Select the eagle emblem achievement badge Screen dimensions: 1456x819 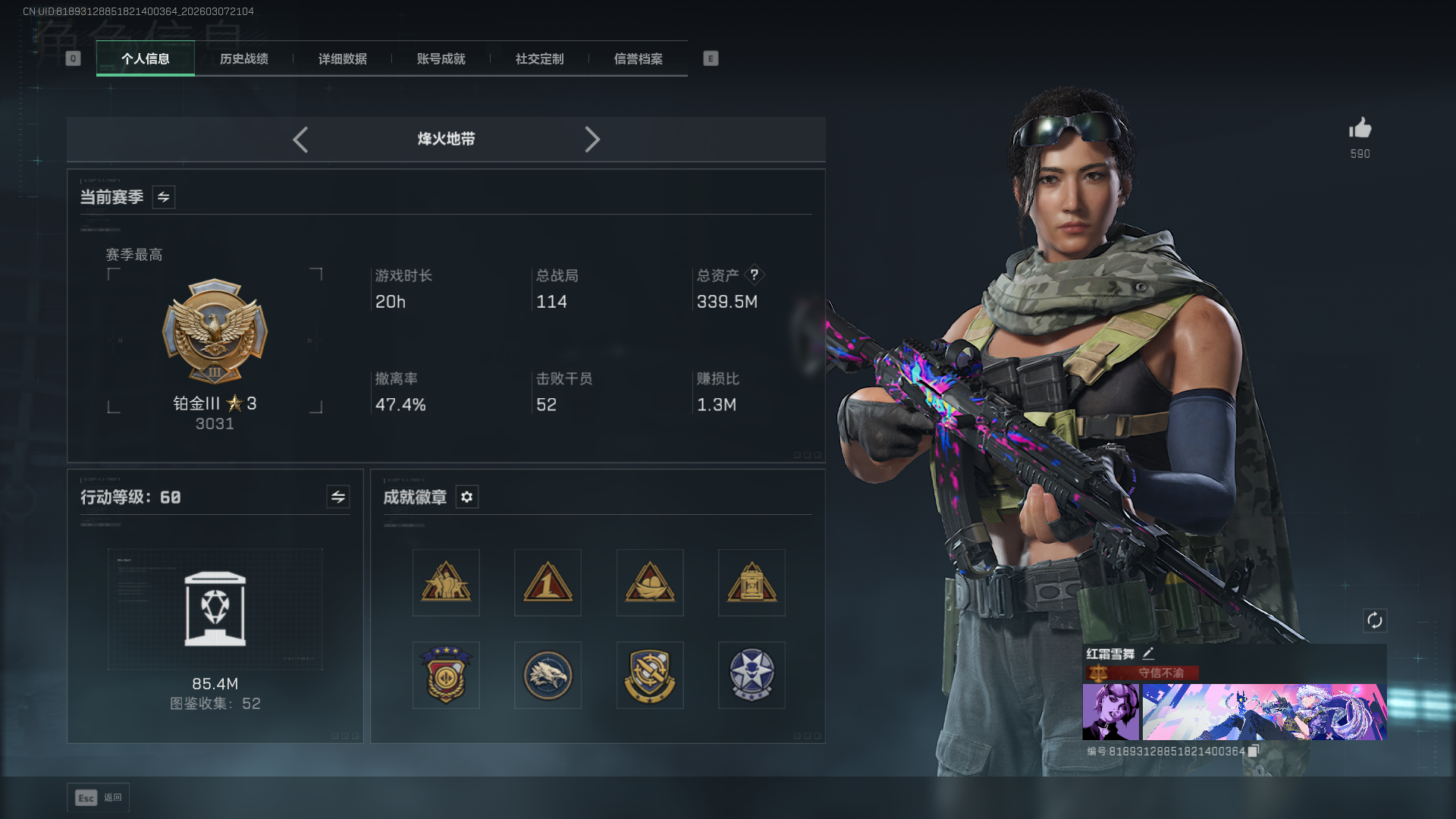[548, 675]
